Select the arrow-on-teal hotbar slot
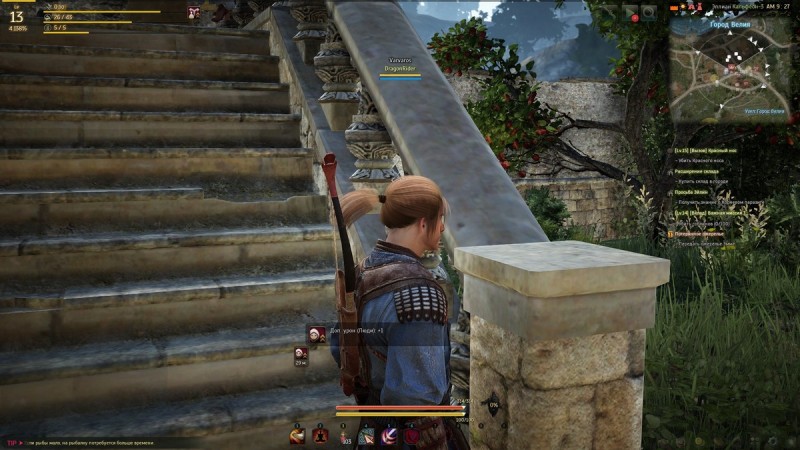This screenshot has width=800, height=450. tap(367, 434)
